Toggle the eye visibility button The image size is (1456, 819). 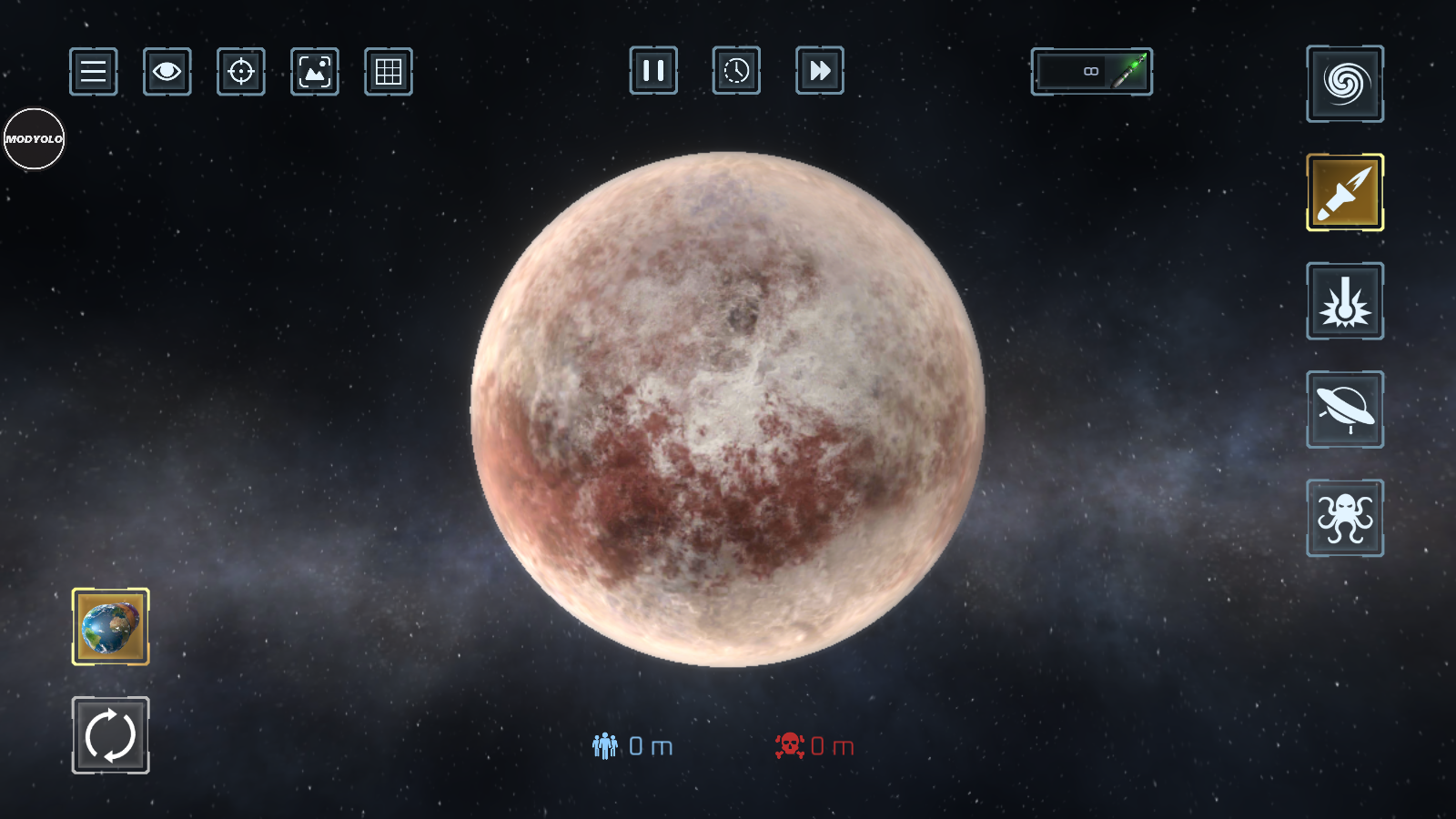[x=167, y=71]
